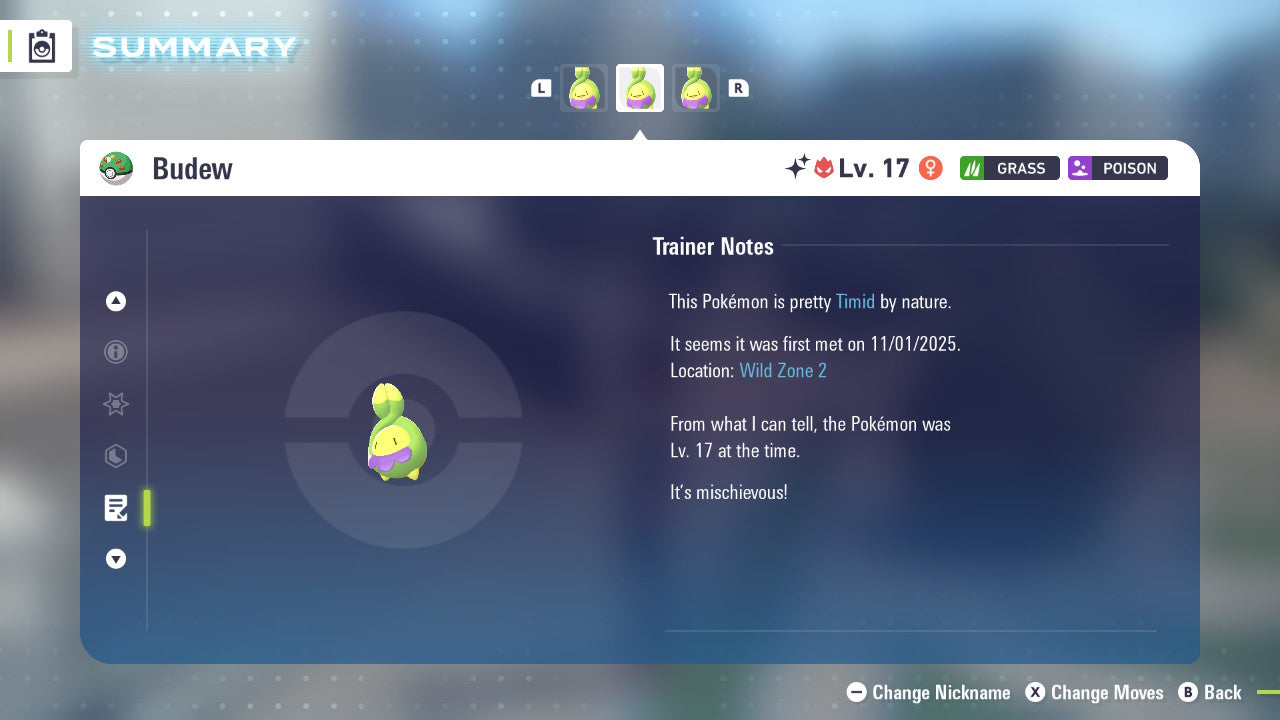Open the star-shaped moves page icon

pos(115,404)
